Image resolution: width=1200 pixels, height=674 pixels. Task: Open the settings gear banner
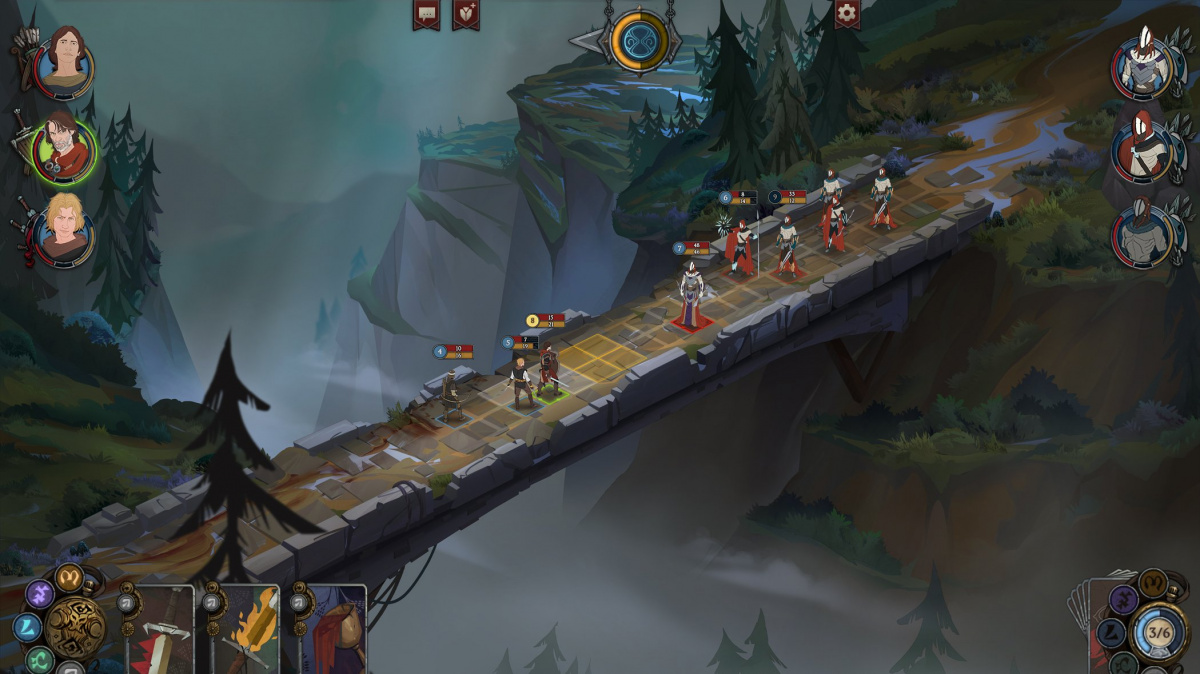coord(847,14)
